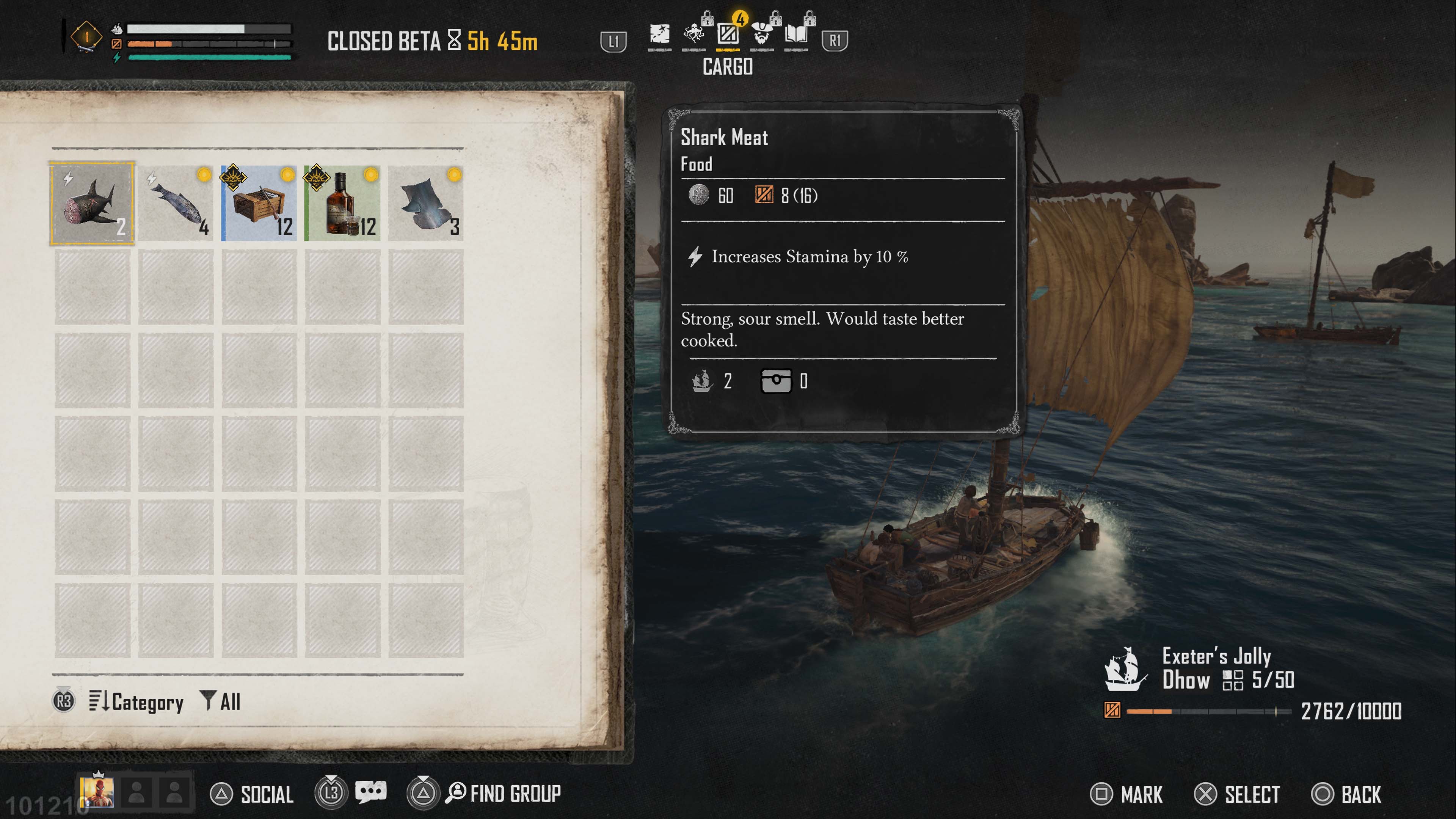Open the locked pirate captain tab
Image resolution: width=1456 pixels, height=819 pixels.
pos(762,35)
